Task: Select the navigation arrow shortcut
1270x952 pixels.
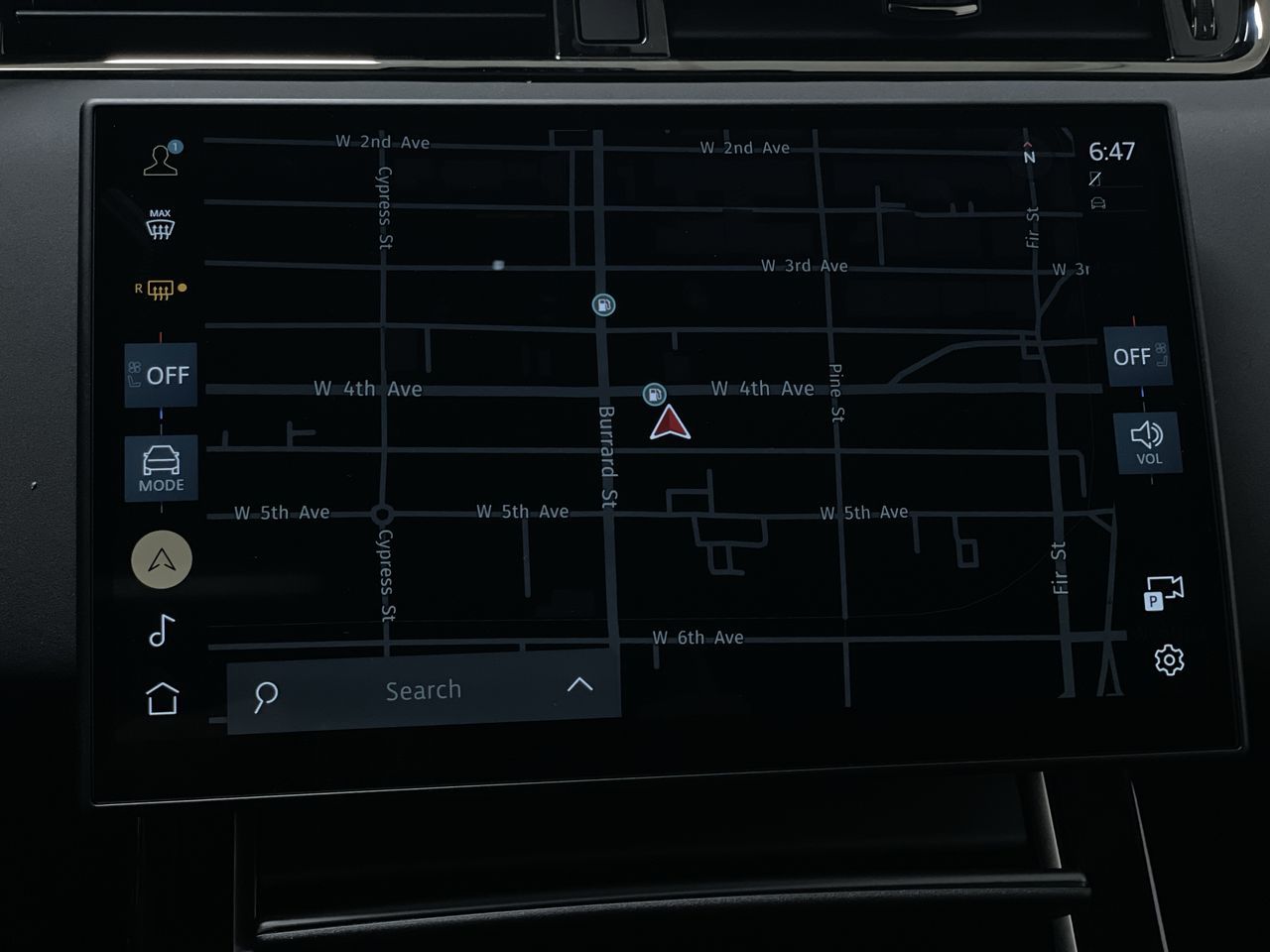Action: pos(162,560)
